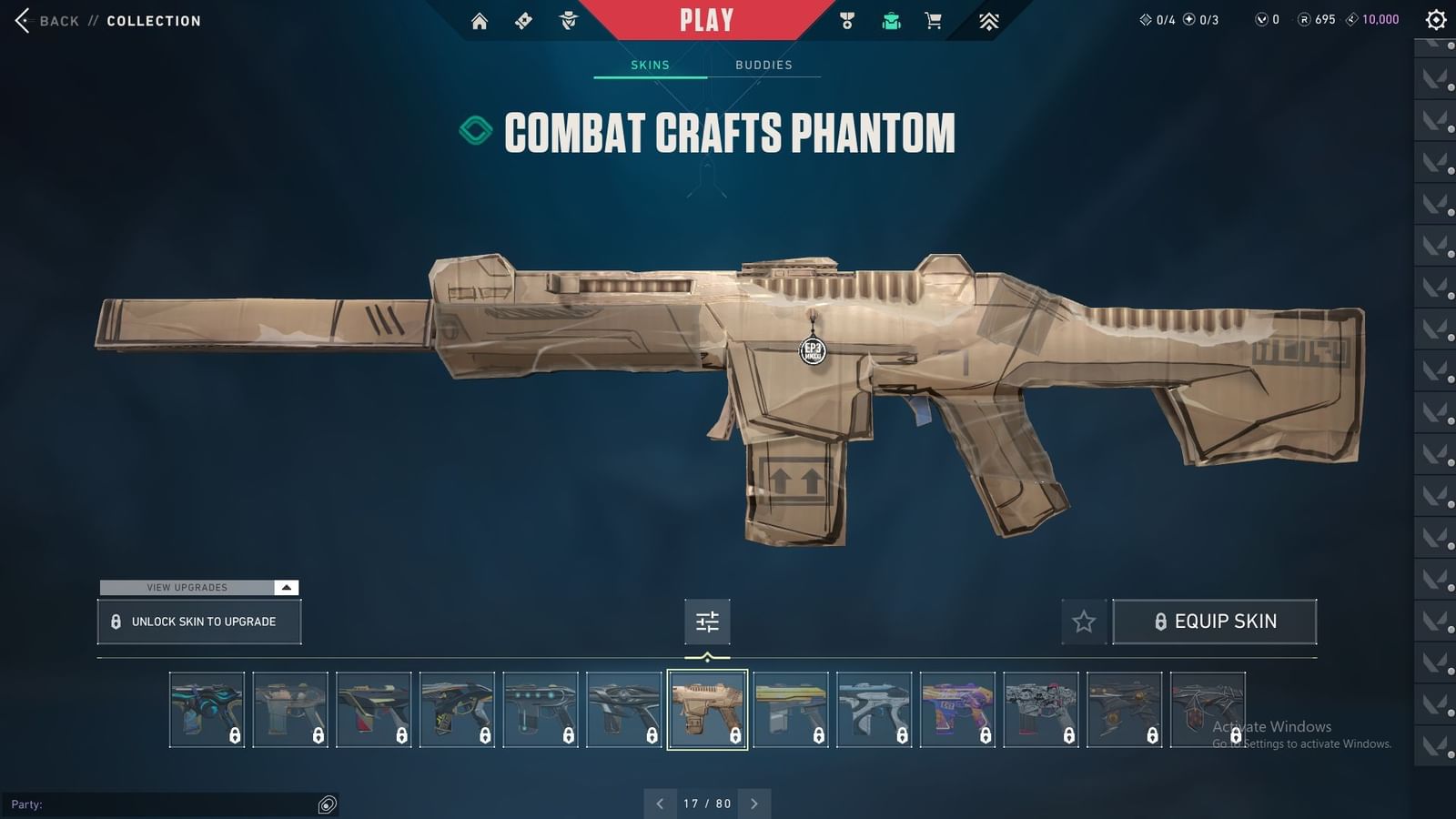Favorite the skin with the star
1456x819 pixels.
pyautogui.click(x=1085, y=622)
